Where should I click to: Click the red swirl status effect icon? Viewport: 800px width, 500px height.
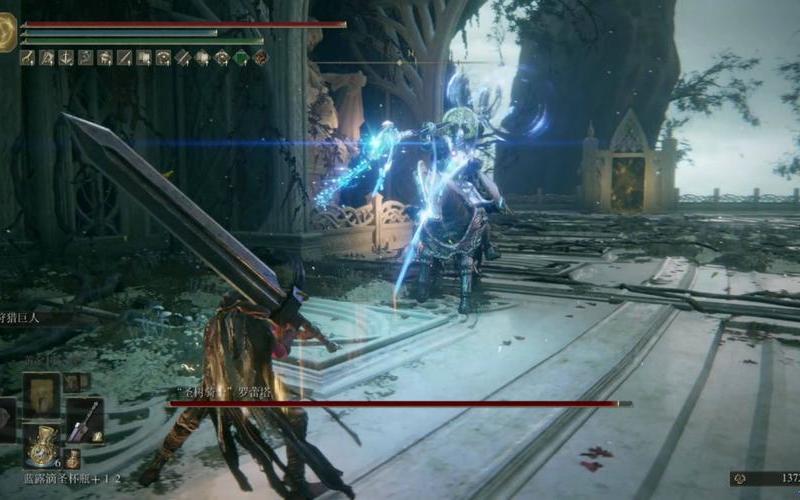click(261, 58)
